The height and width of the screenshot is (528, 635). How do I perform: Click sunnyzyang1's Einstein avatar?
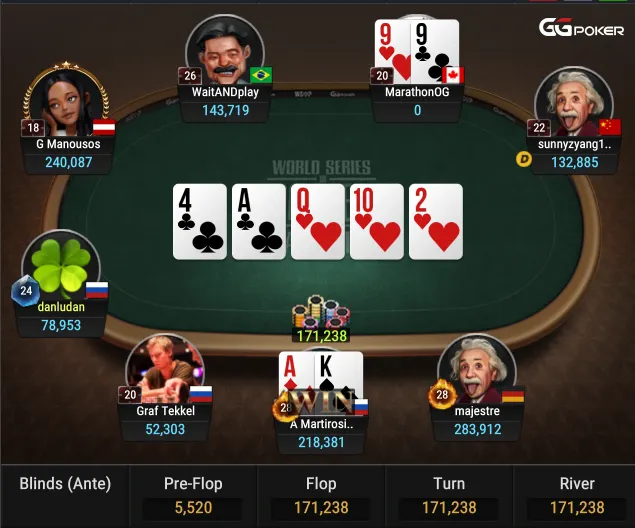click(x=573, y=104)
